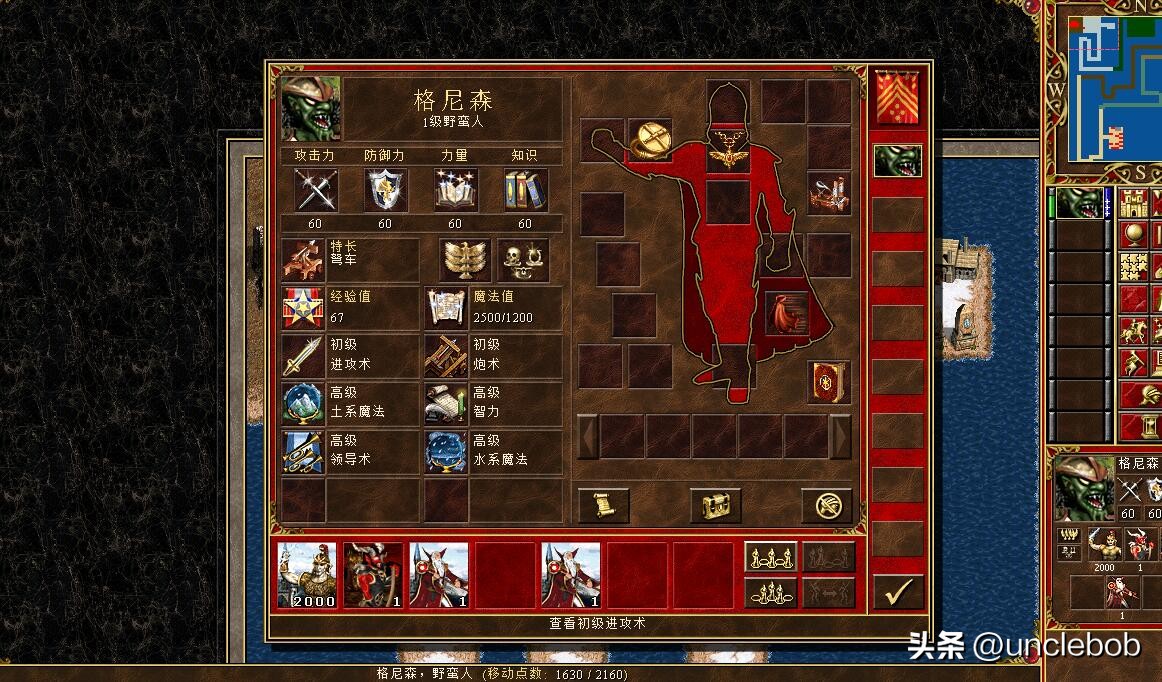1162x682 pixels.
Task: Click the dismiss hero button
Action: tap(827, 506)
